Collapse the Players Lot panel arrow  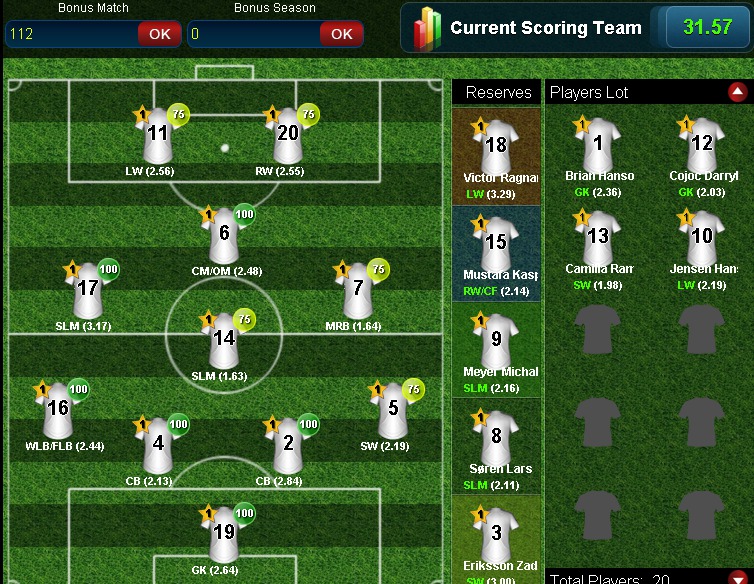pos(738,92)
